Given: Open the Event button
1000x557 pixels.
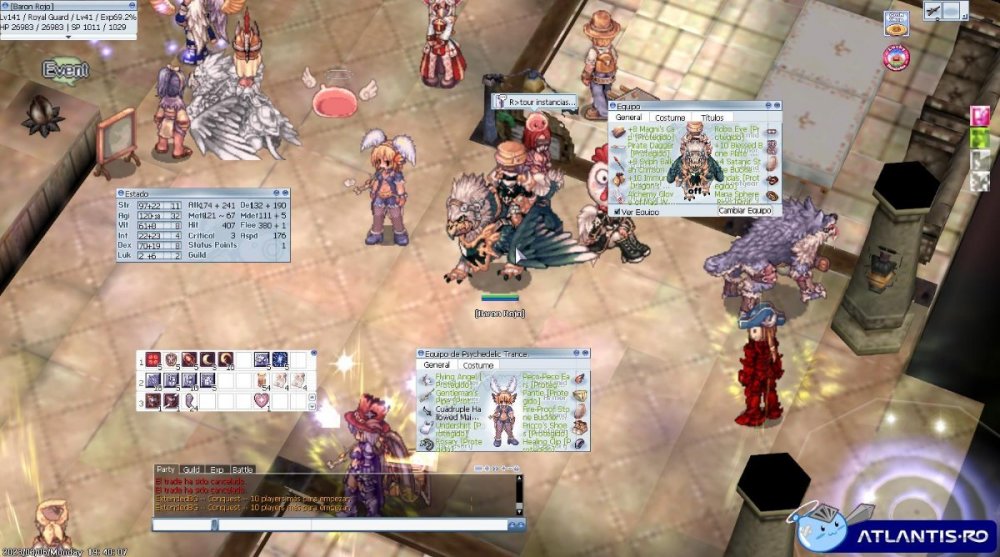Looking at the screenshot, I should [66, 70].
